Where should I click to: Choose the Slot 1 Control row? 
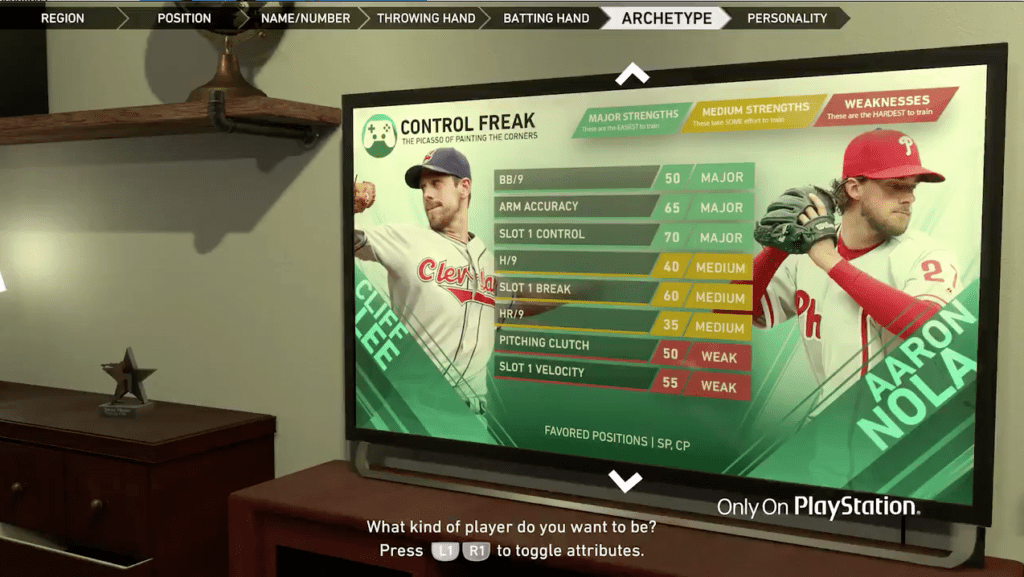622,235
